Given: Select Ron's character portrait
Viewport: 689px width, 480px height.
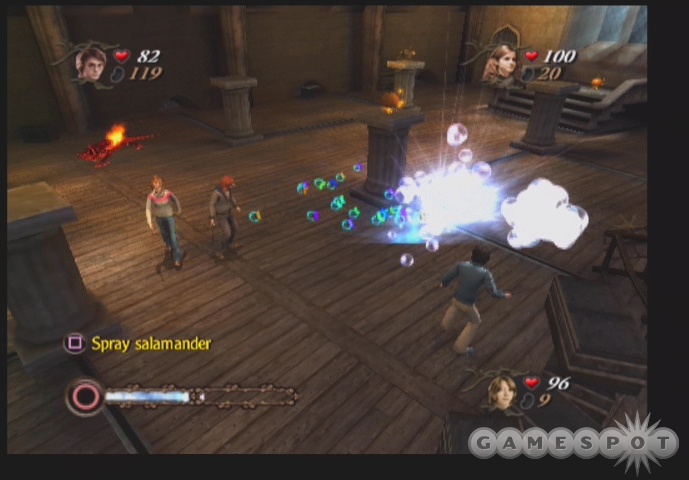Looking at the screenshot, I should pyautogui.click(x=501, y=390).
